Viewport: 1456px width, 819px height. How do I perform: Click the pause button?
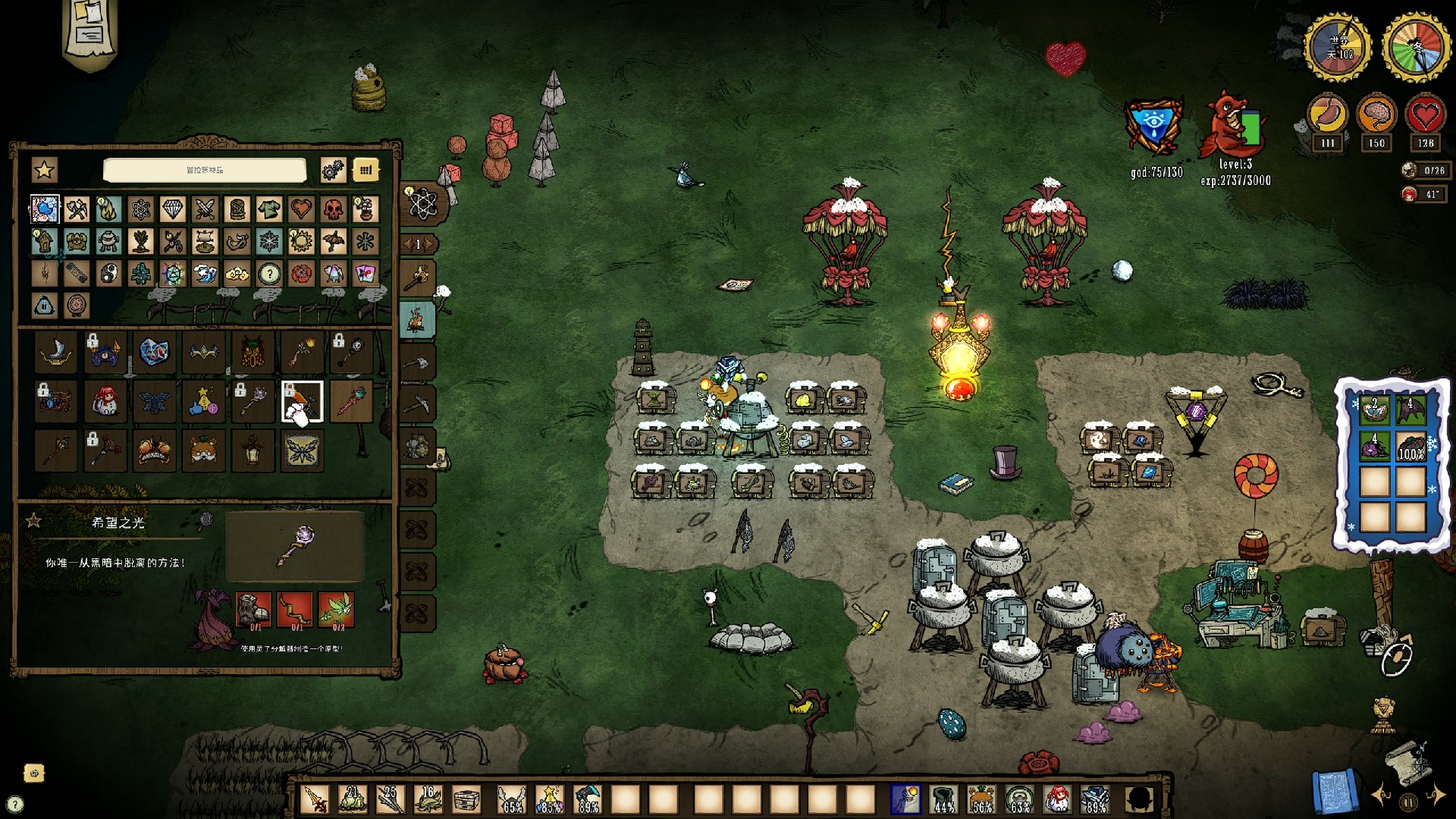click(1408, 802)
